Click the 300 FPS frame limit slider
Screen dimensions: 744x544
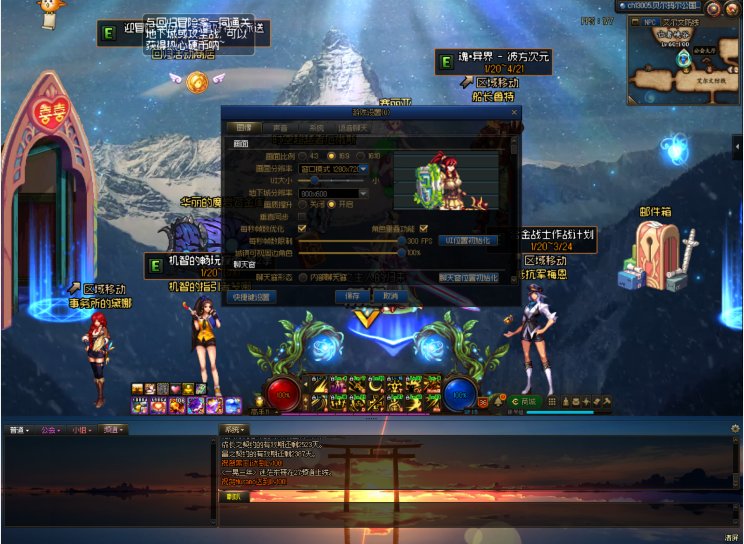(401, 241)
